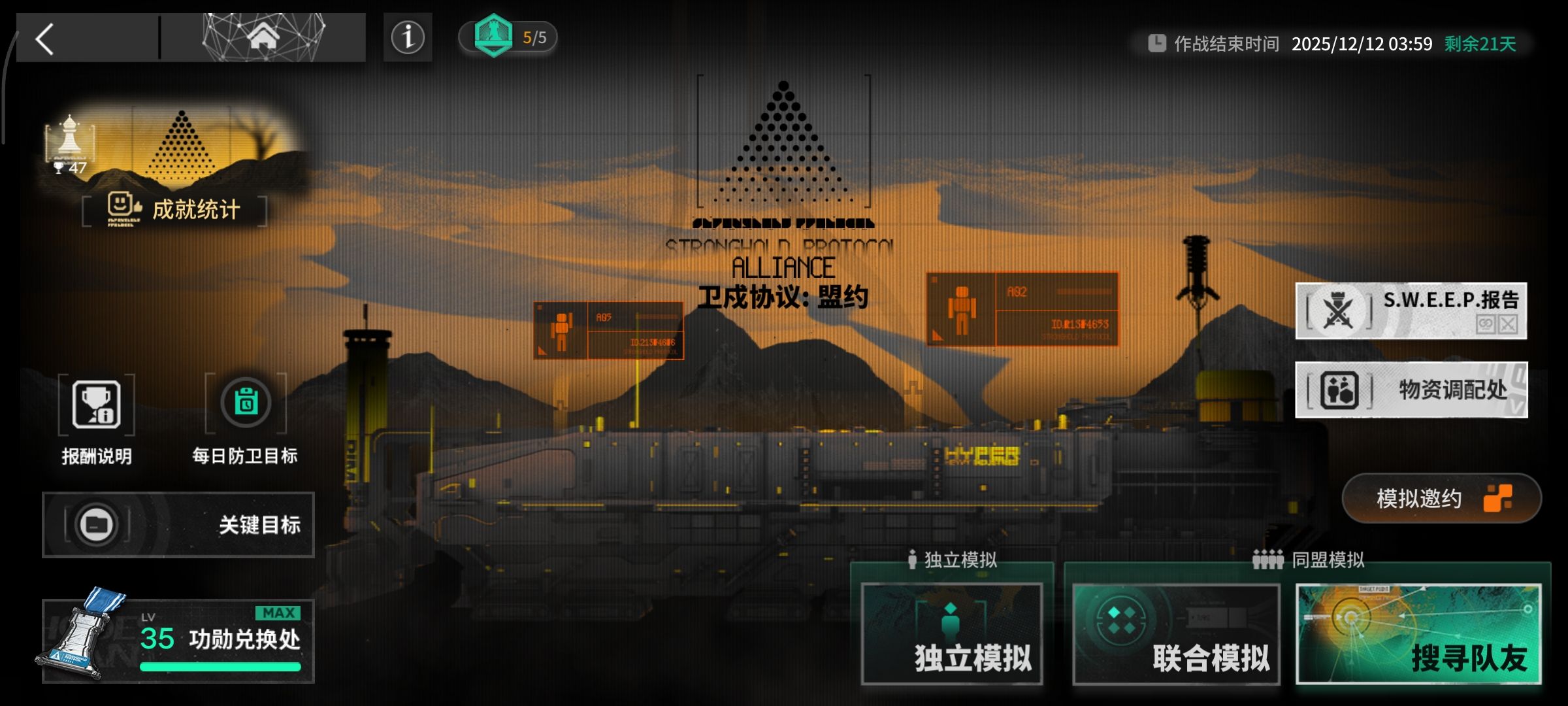Start 独立模拟 solo simulation
The width and height of the screenshot is (1568, 706).
(x=952, y=634)
